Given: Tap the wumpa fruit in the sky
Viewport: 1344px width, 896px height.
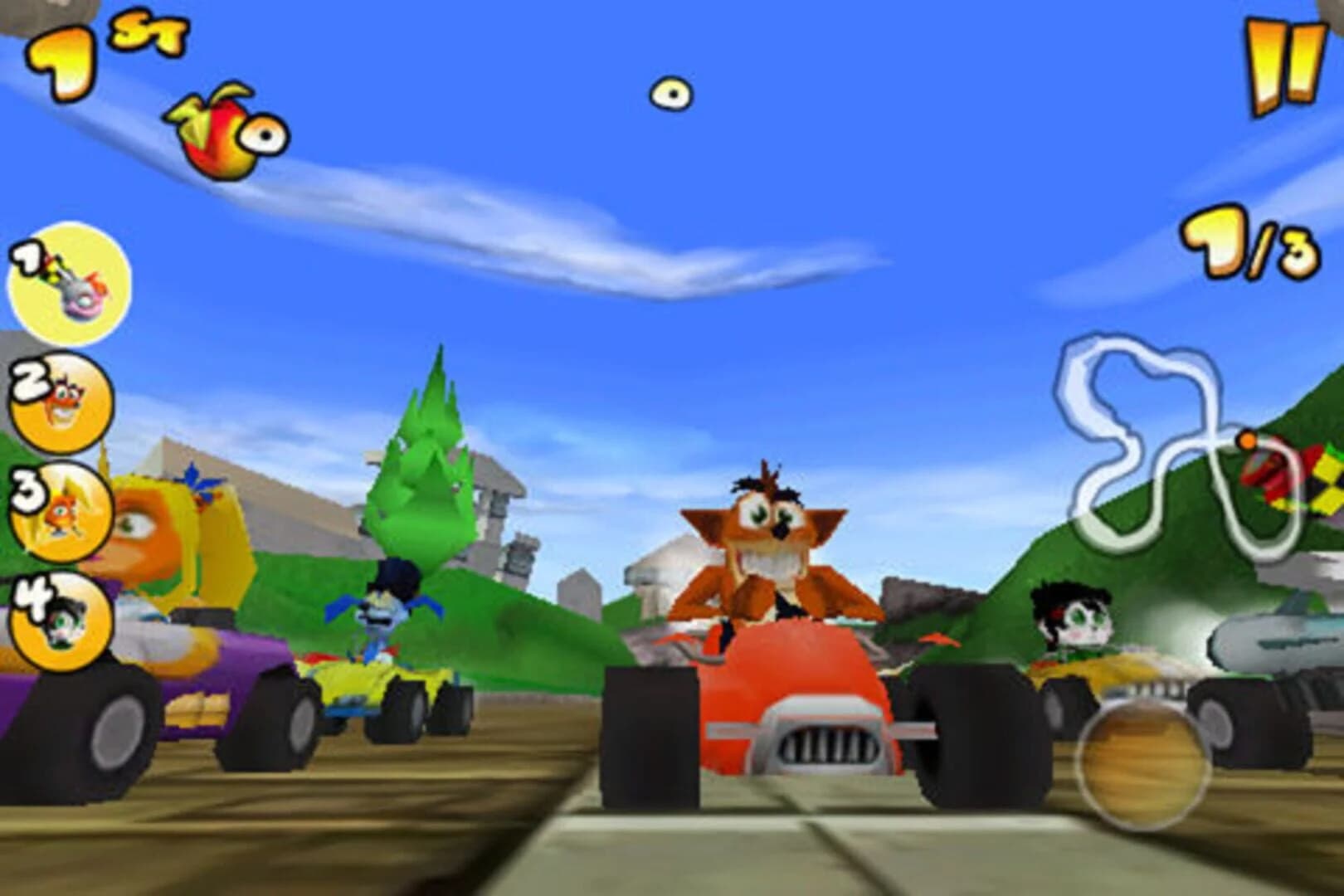Looking at the screenshot, I should point(670,93).
